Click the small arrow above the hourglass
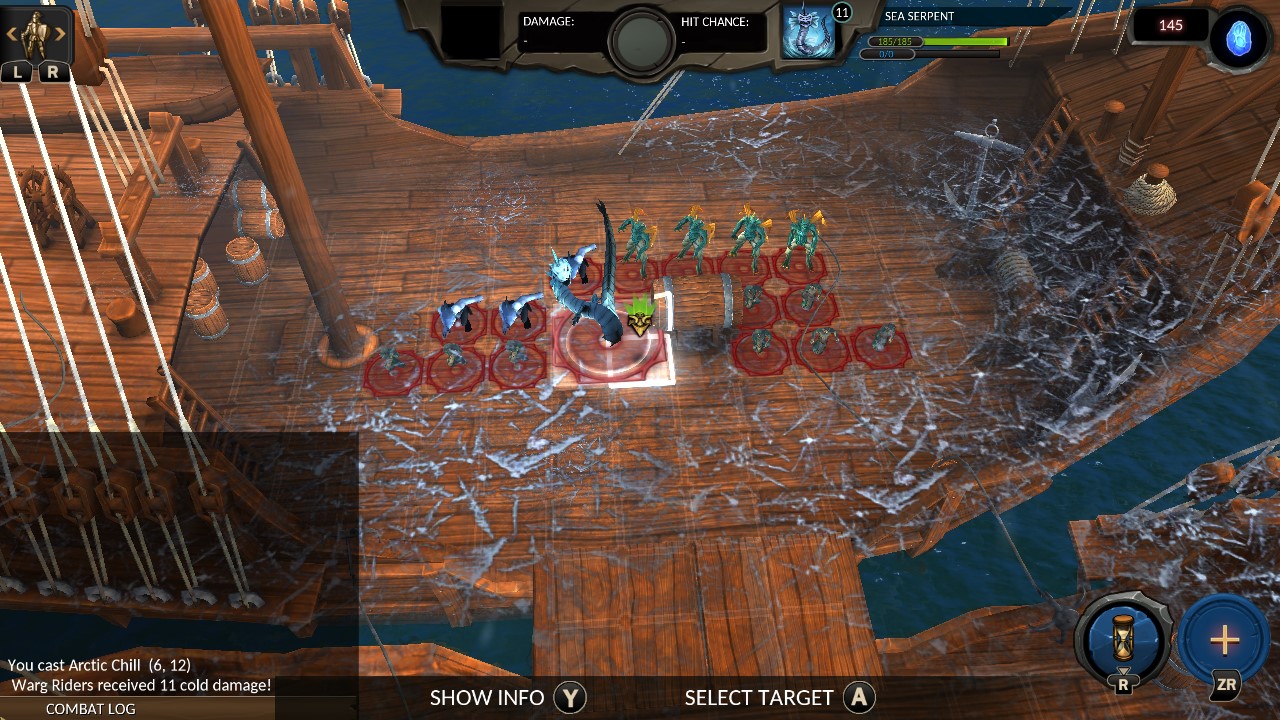The height and width of the screenshot is (720, 1280). click(x=1122, y=671)
